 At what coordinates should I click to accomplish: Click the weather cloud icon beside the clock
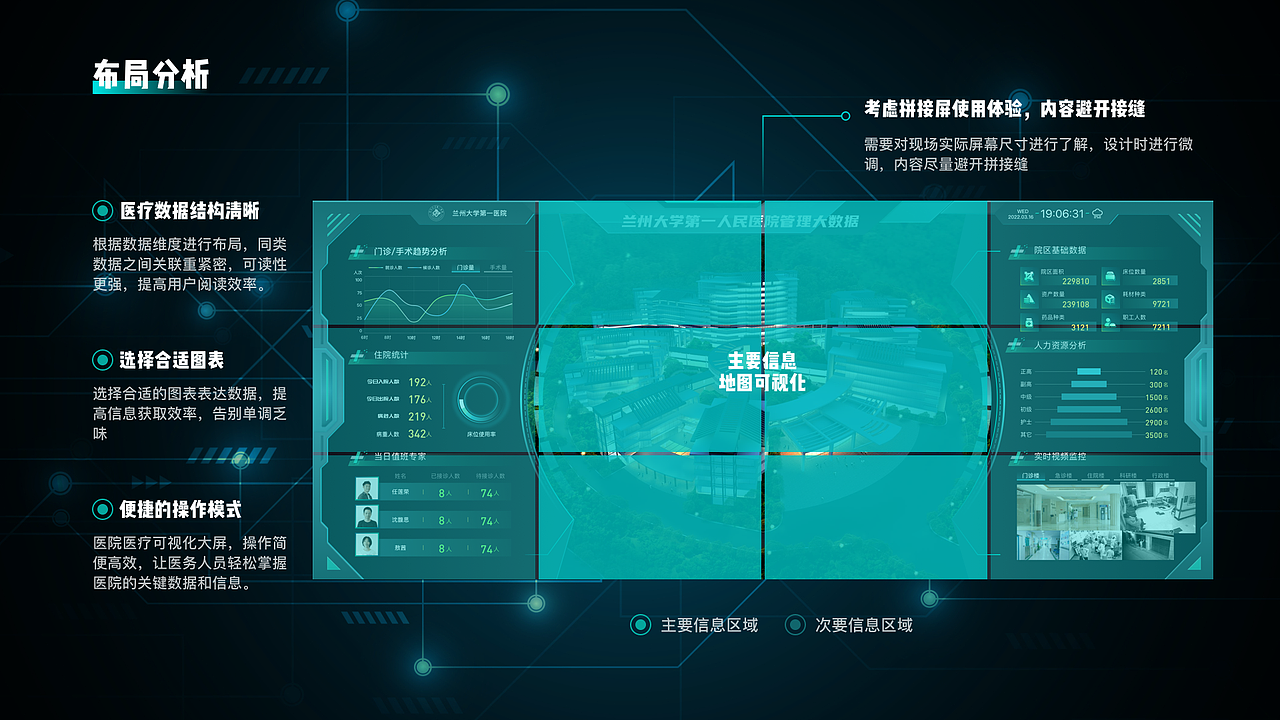(x=1096, y=213)
